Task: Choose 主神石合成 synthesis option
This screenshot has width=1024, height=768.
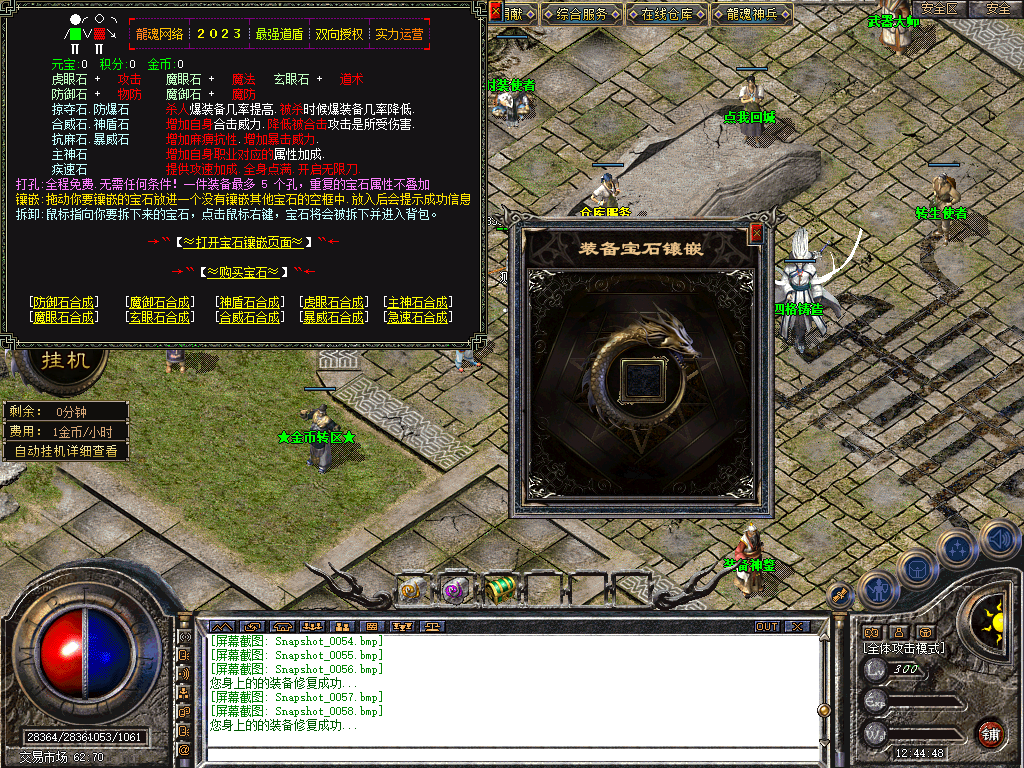Action: [418, 302]
